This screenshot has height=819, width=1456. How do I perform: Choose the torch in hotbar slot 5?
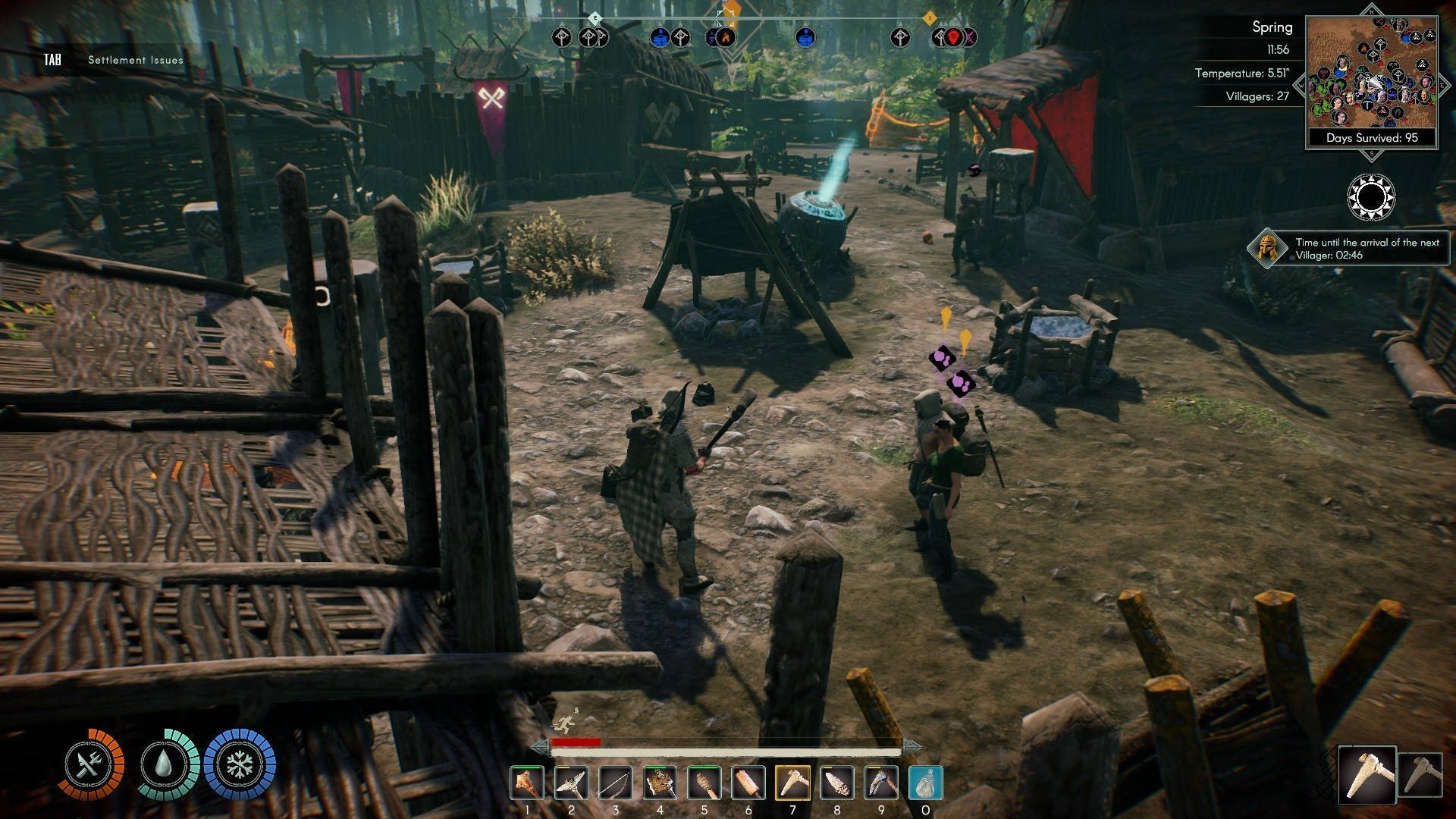[x=704, y=783]
